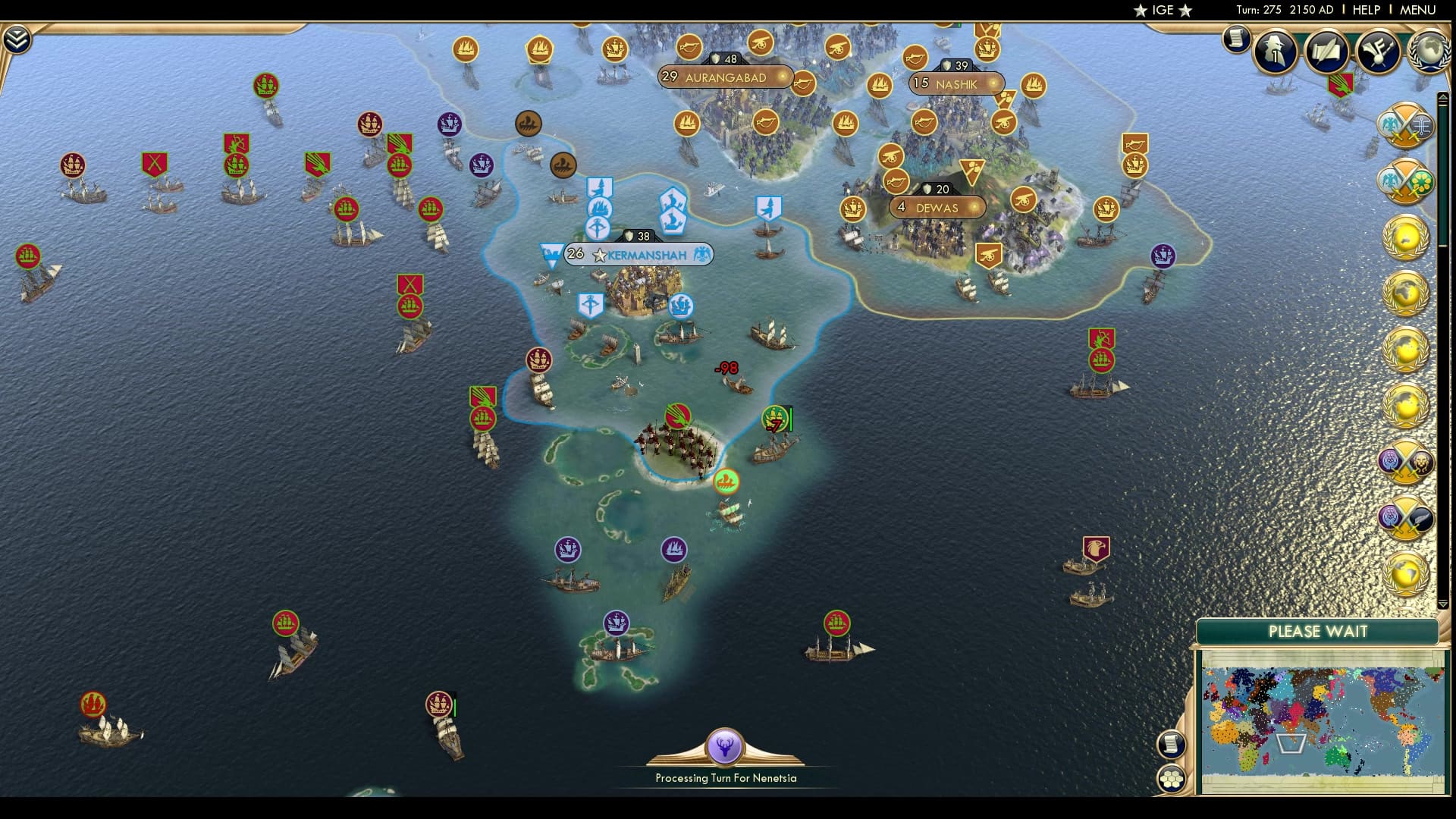This screenshot has width=1456, height=819.
Task: Select the Kermanshah city banner
Action: pos(639,255)
